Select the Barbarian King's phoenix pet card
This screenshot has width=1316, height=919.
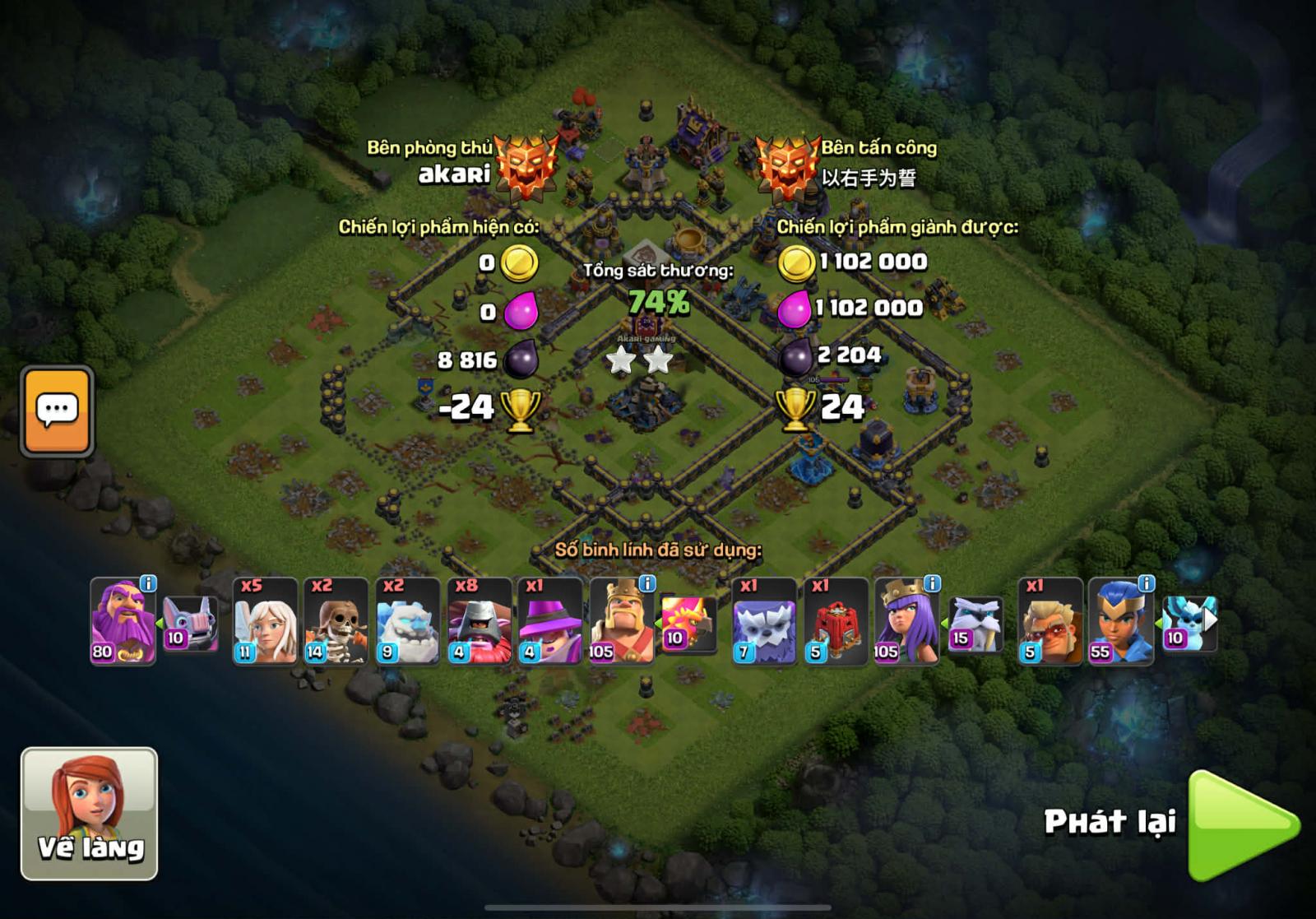point(687,624)
